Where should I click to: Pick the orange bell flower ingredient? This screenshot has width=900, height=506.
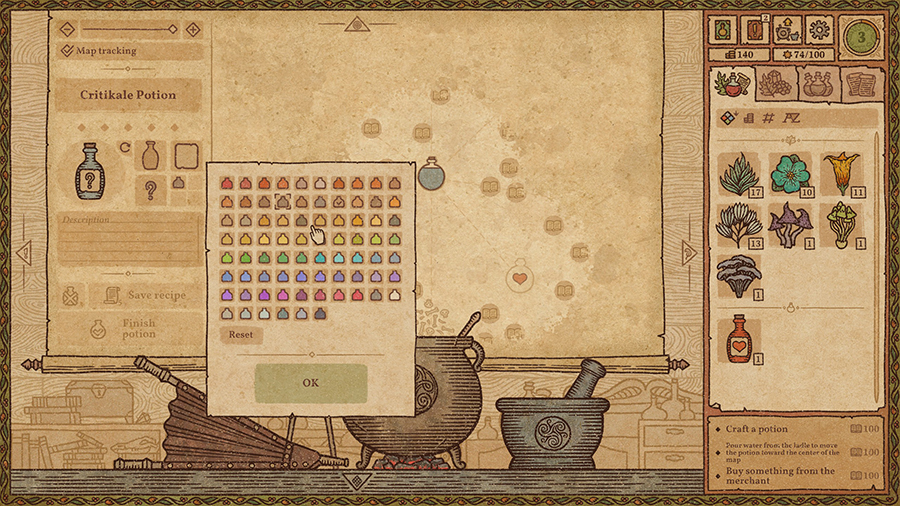pyautogui.click(x=841, y=173)
